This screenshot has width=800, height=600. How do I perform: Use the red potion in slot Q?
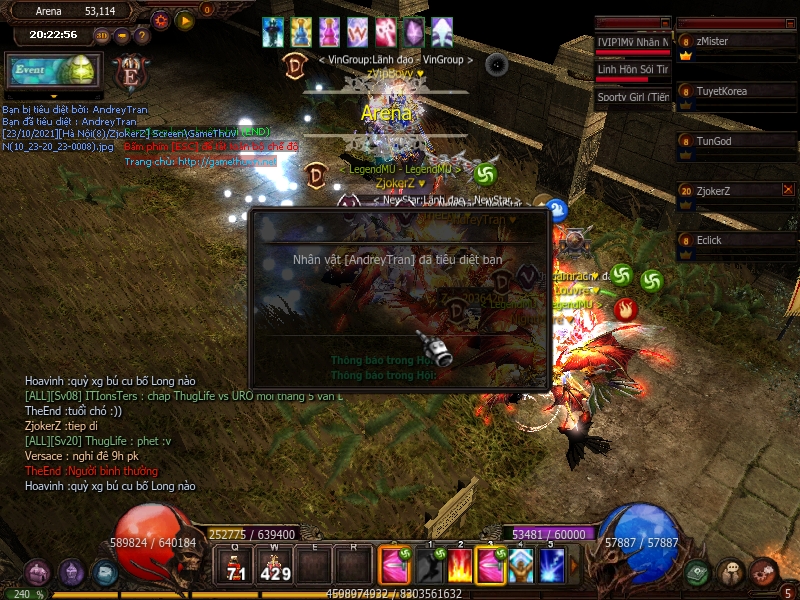(x=236, y=565)
